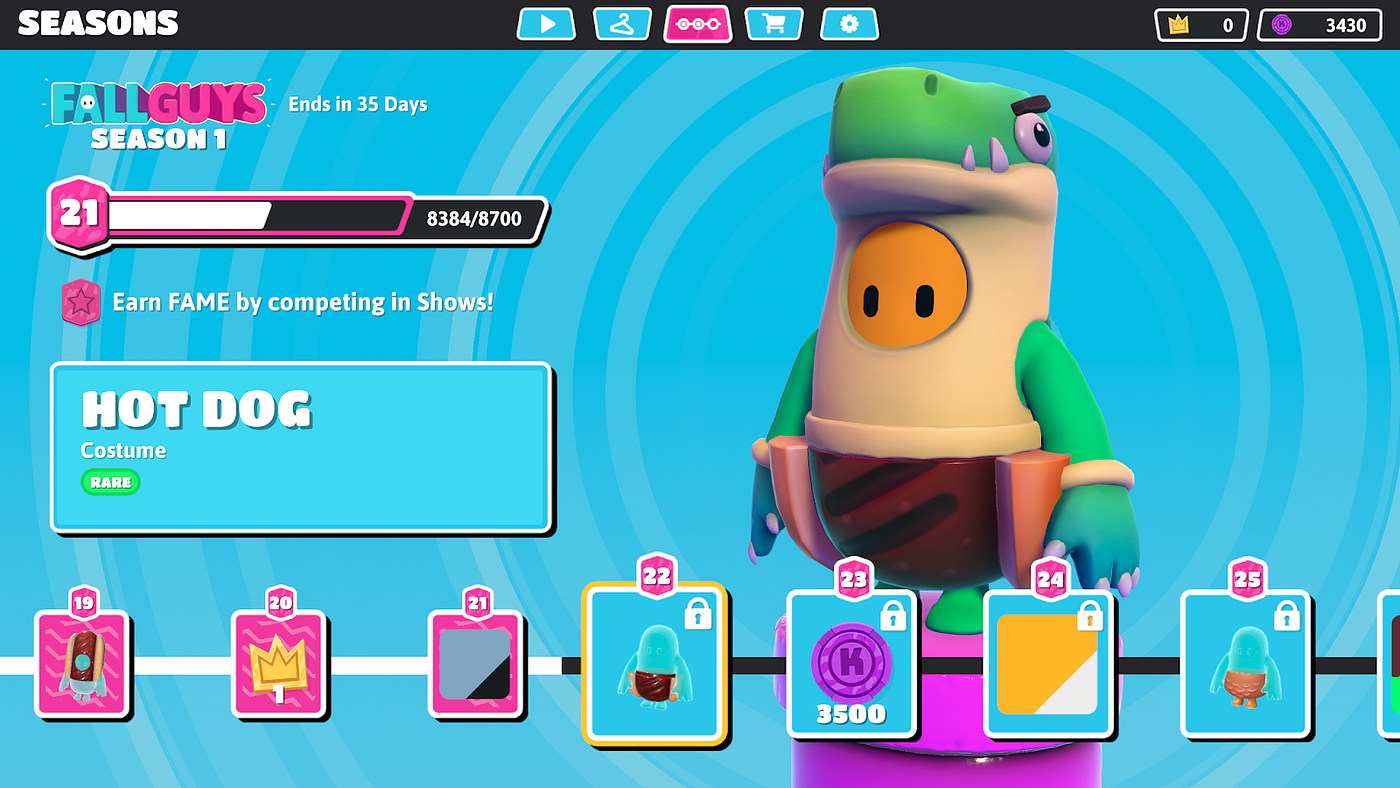The height and width of the screenshot is (788, 1400).
Task: Choose the level 20 crown reward
Action: click(x=279, y=663)
